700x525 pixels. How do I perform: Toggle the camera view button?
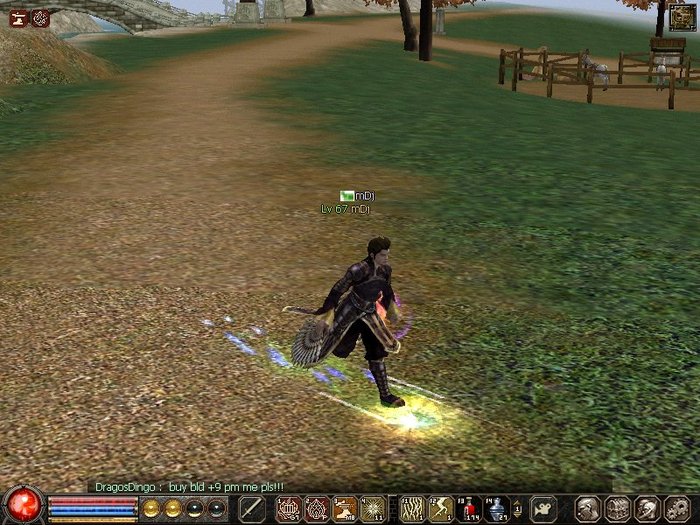(x=543, y=508)
